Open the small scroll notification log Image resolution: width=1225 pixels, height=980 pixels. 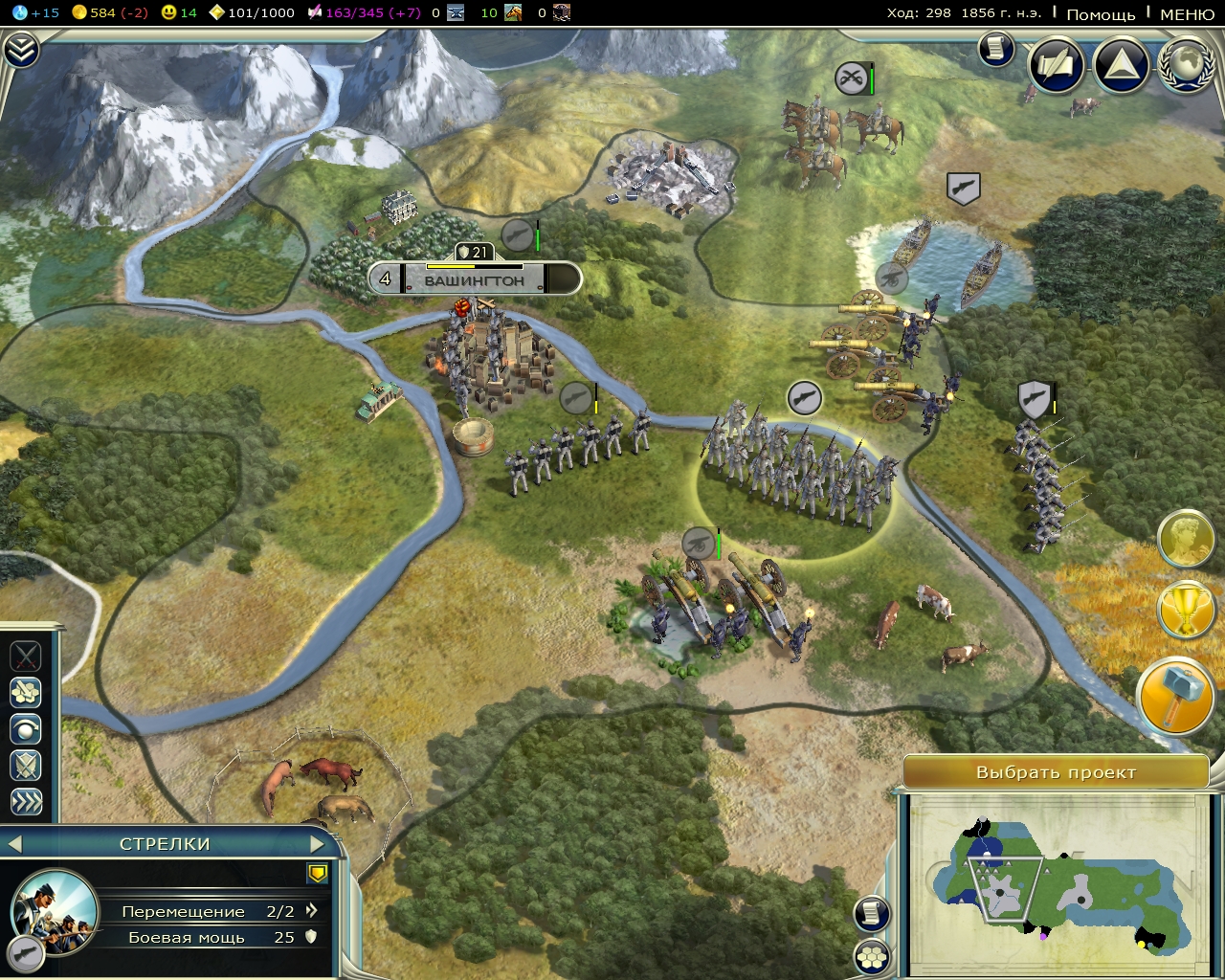pyautogui.click(x=996, y=48)
